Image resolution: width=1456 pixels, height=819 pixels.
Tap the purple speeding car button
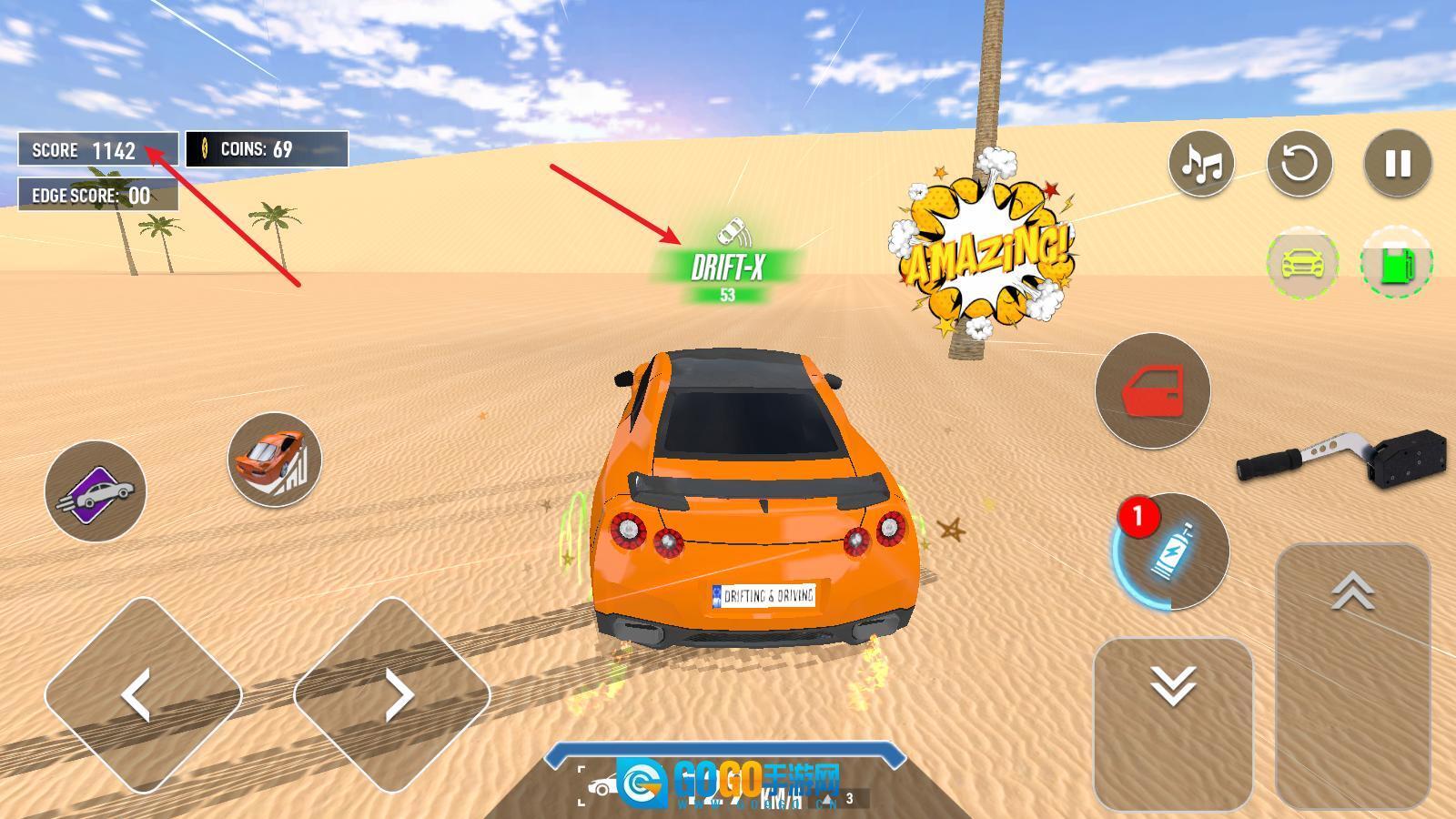pos(96,491)
